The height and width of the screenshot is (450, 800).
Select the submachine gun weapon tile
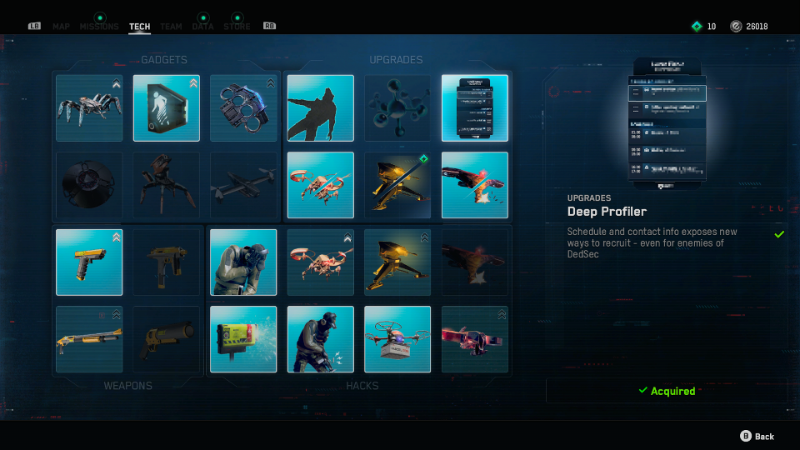pyautogui.click(x=166, y=262)
